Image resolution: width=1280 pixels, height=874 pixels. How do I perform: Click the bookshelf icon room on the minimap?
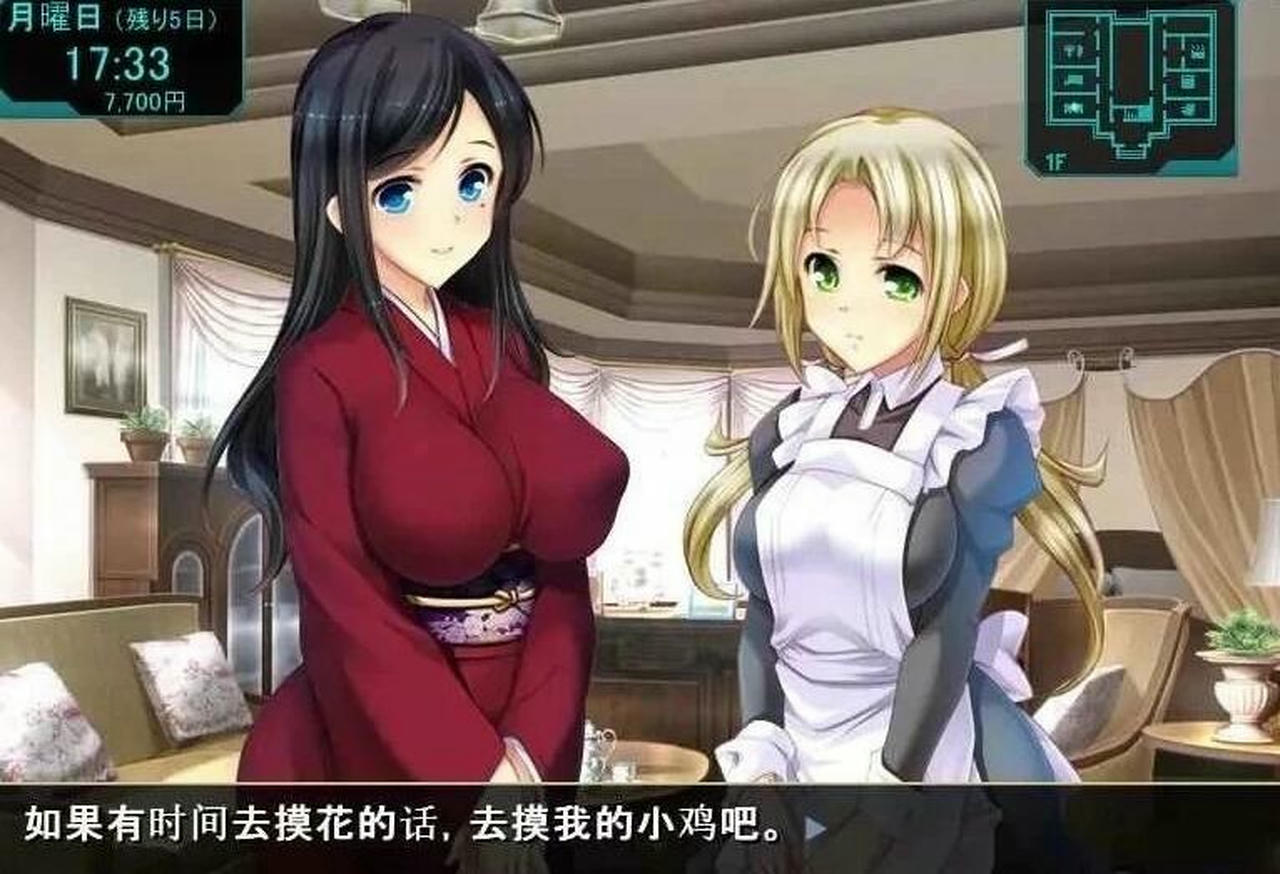pyautogui.click(x=1187, y=80)
